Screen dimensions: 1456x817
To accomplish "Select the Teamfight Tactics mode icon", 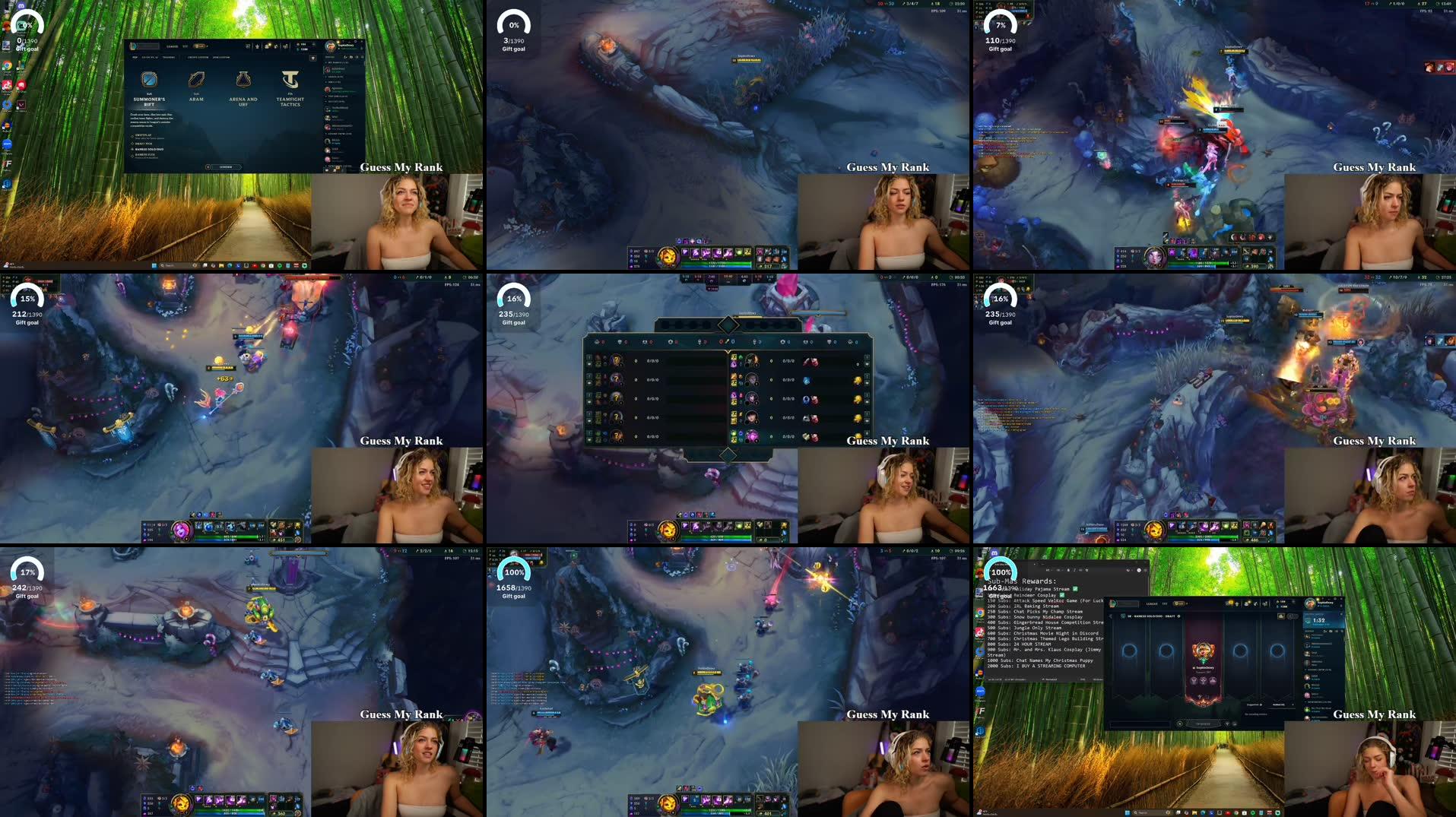I will 290,80.
